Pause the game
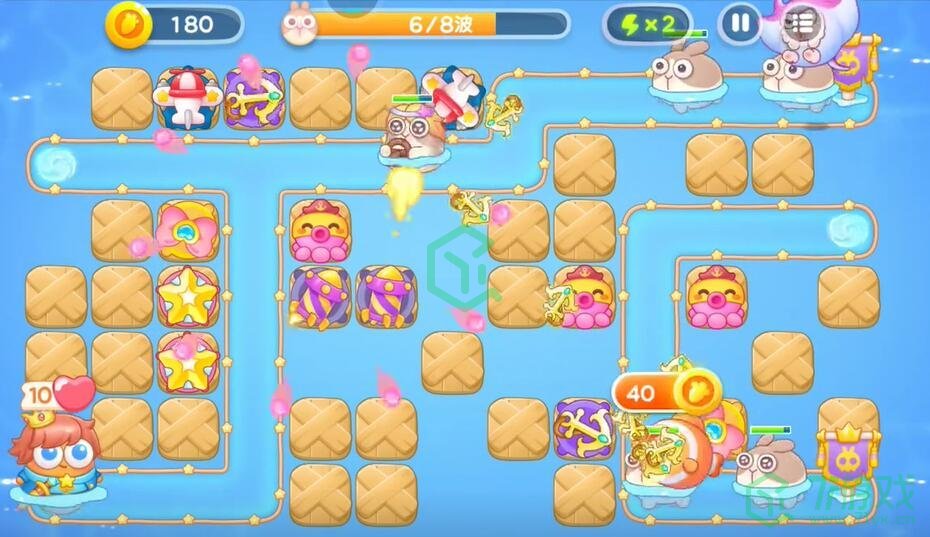The image size is (930, 537). pyautogui.click(x=740, y=23)
